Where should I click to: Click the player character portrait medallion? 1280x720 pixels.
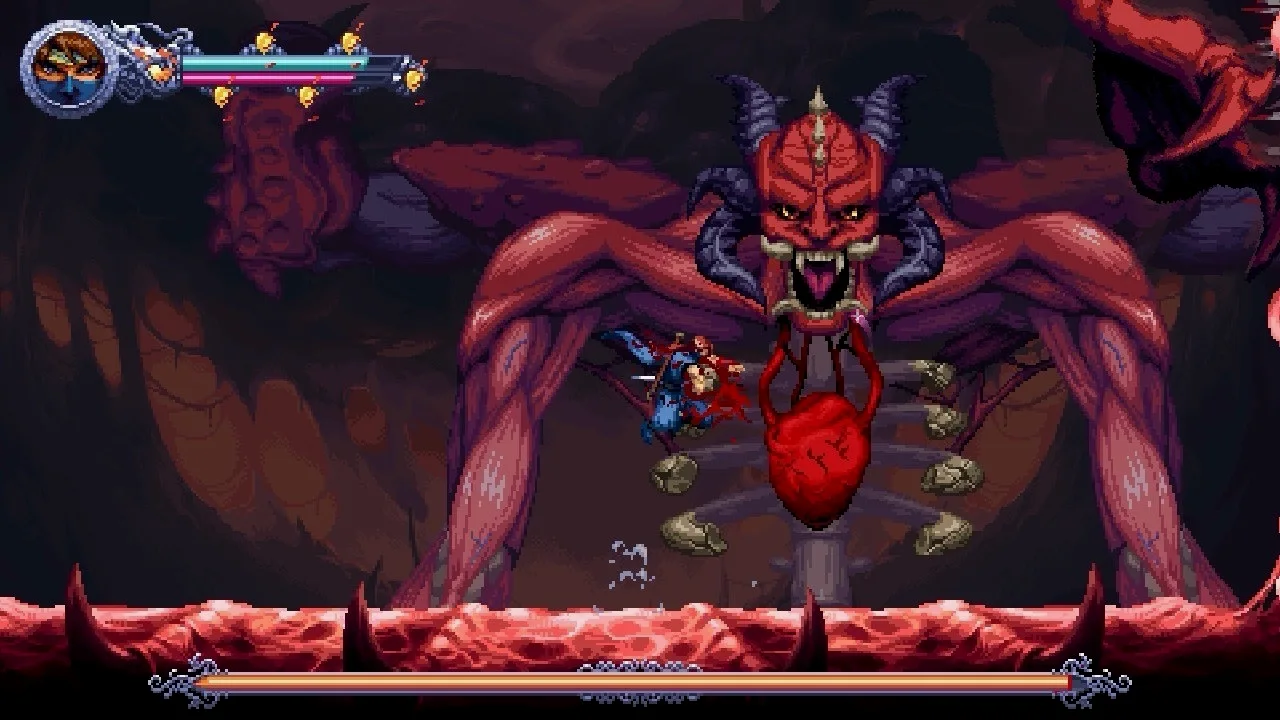tap(69, 68)
